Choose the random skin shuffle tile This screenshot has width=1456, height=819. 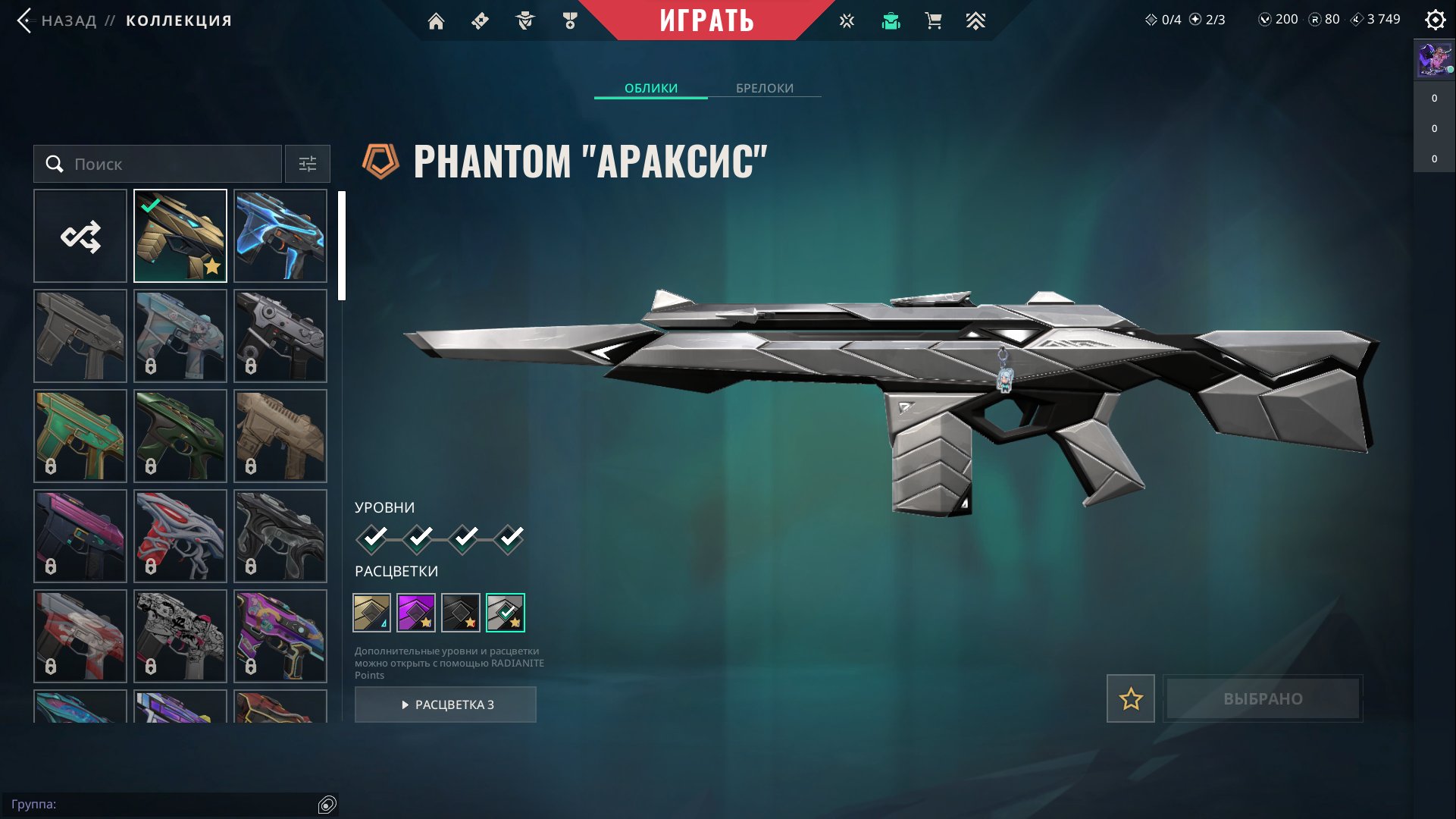80,236
